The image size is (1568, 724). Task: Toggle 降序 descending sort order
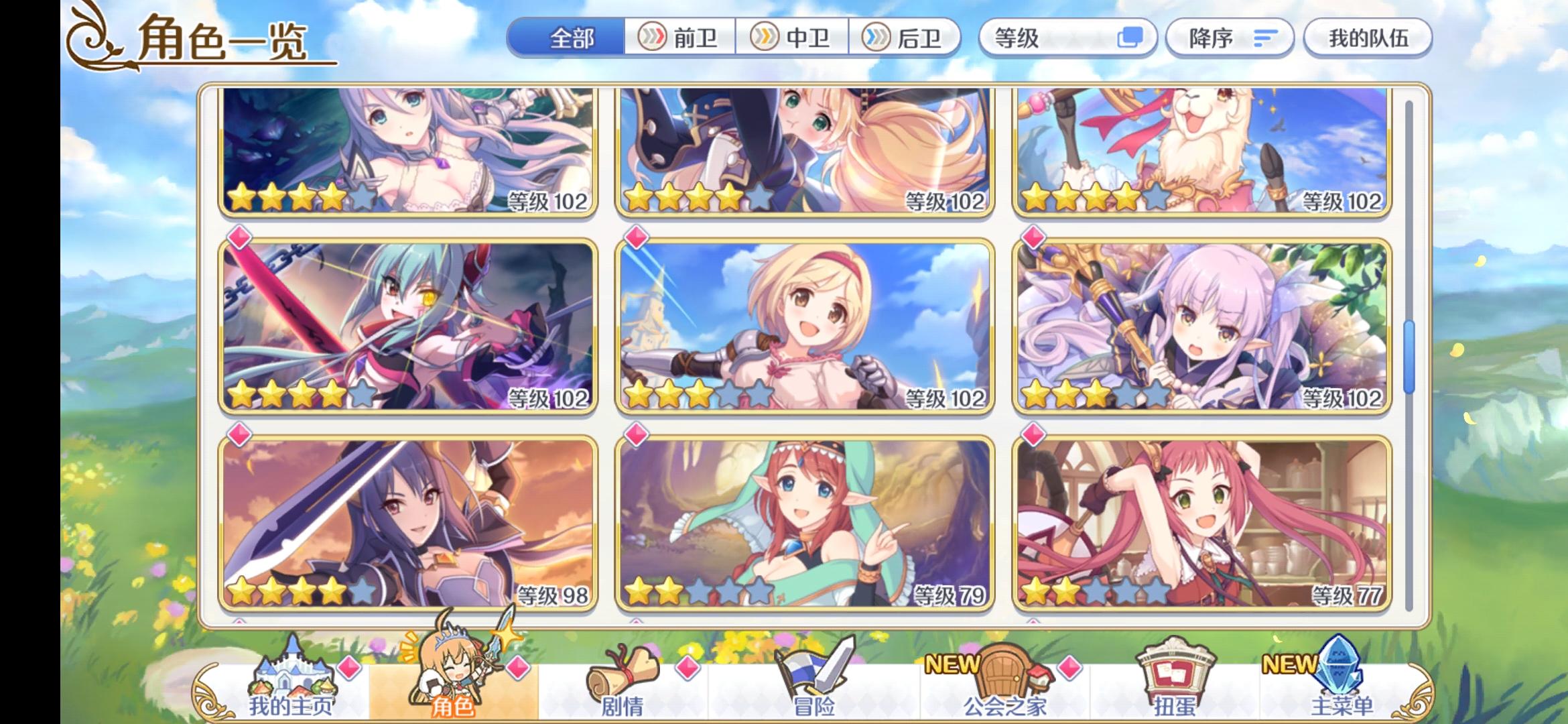click(1230, 38)
